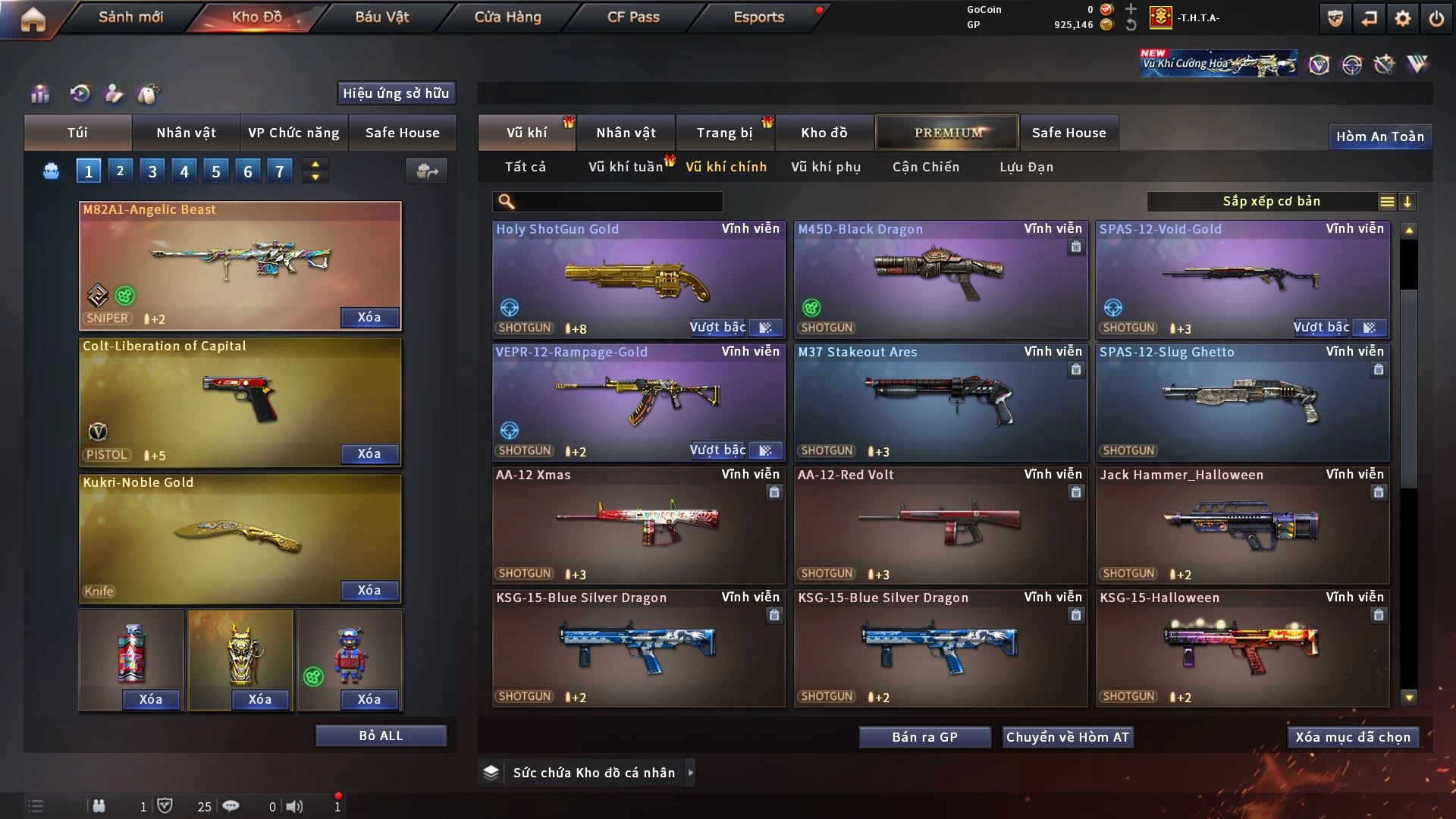Screen dimensions: 1456x819
Task: Choose bag number 3
Action: coord(152,171)
